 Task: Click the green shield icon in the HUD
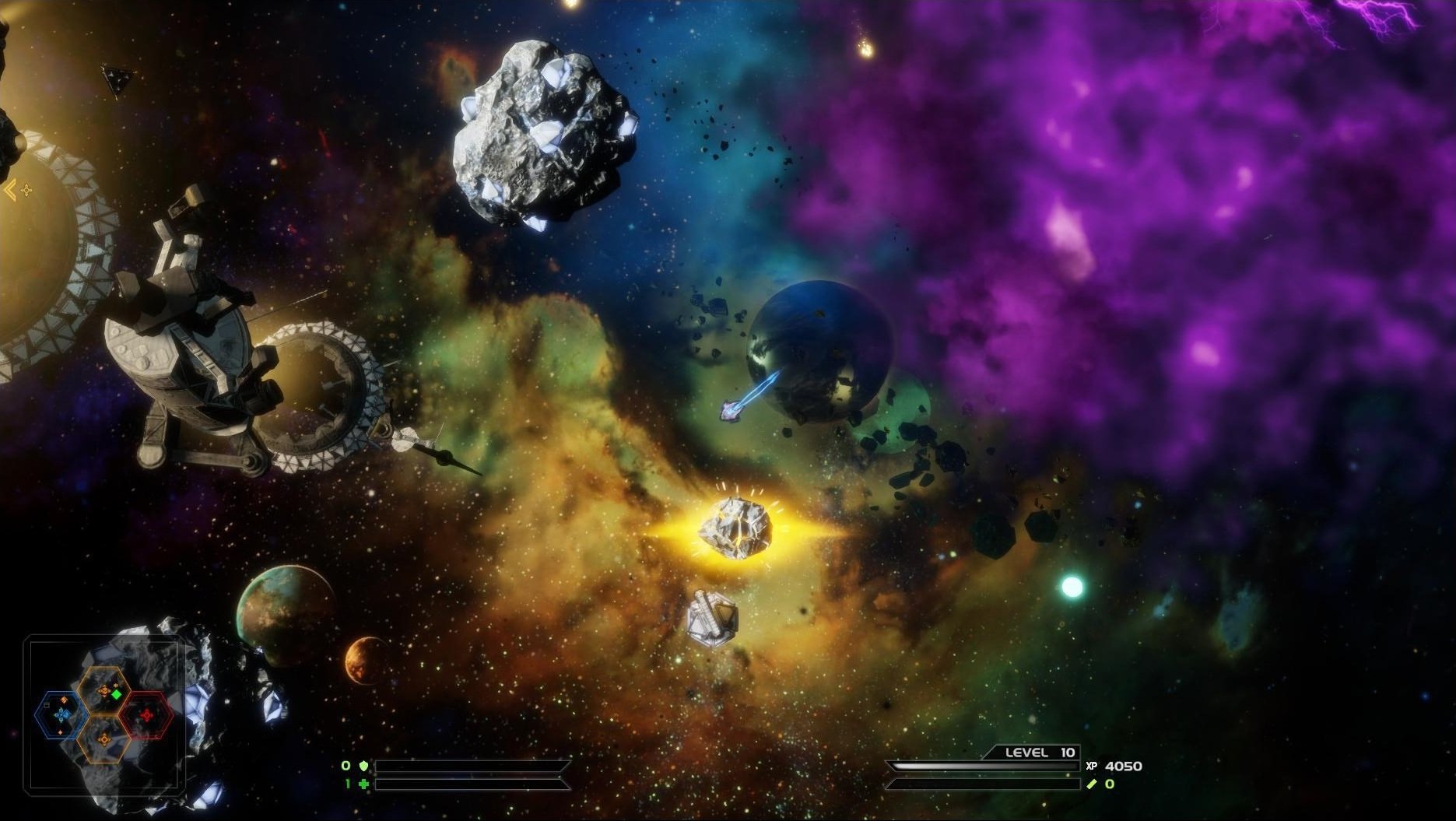tap(363, 767)
